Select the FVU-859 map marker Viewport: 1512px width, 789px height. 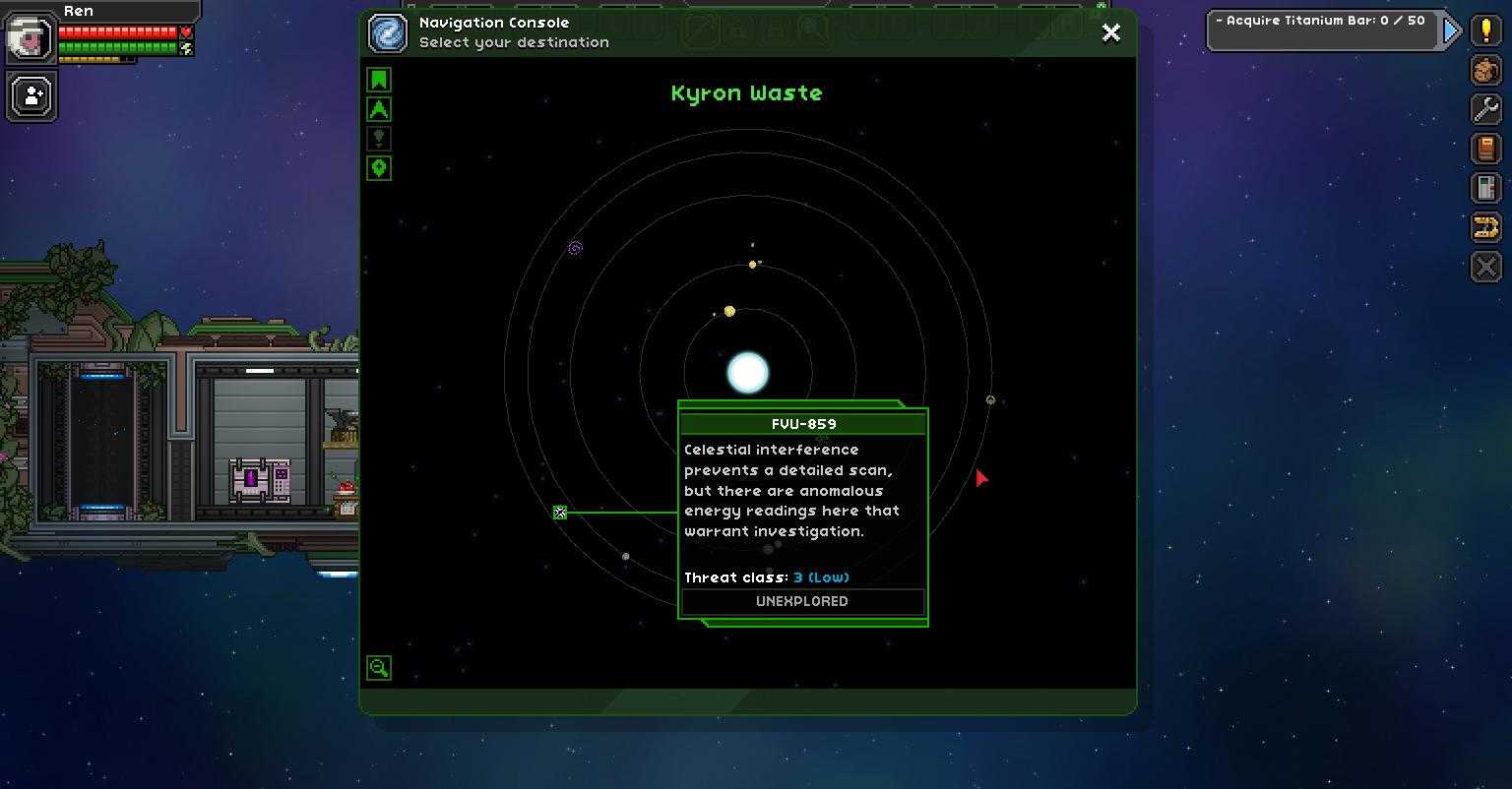click(560, 513)
